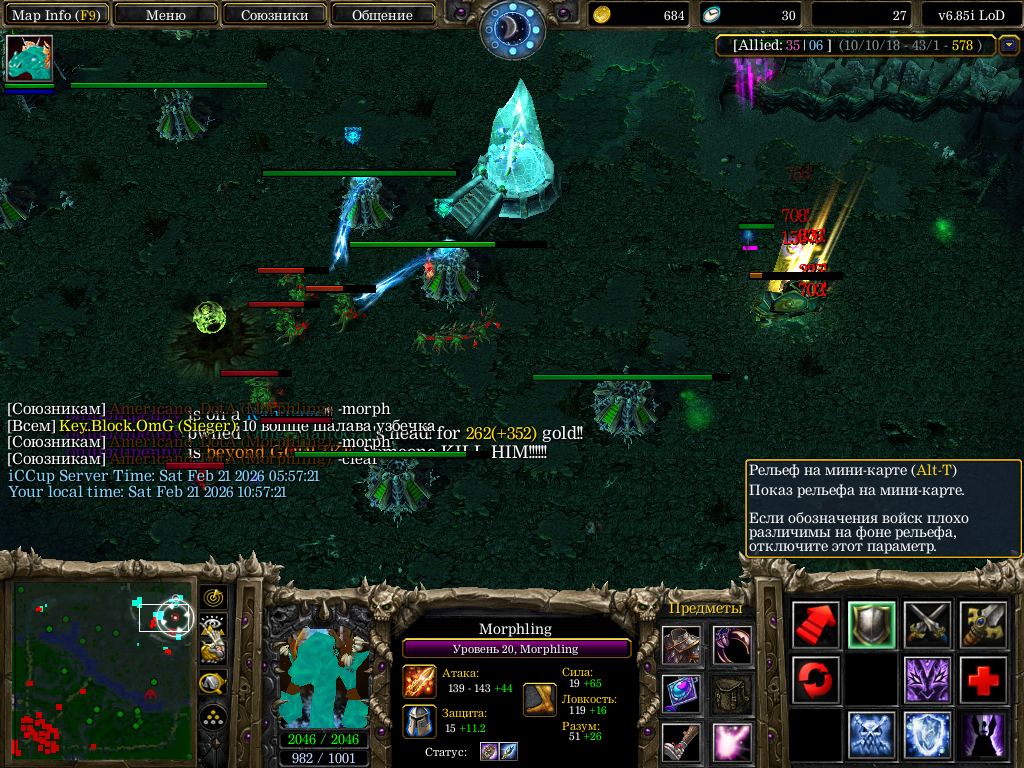The image size is (1024, 768).
Task: Open the Общение chat log
Action: point(382,15)
